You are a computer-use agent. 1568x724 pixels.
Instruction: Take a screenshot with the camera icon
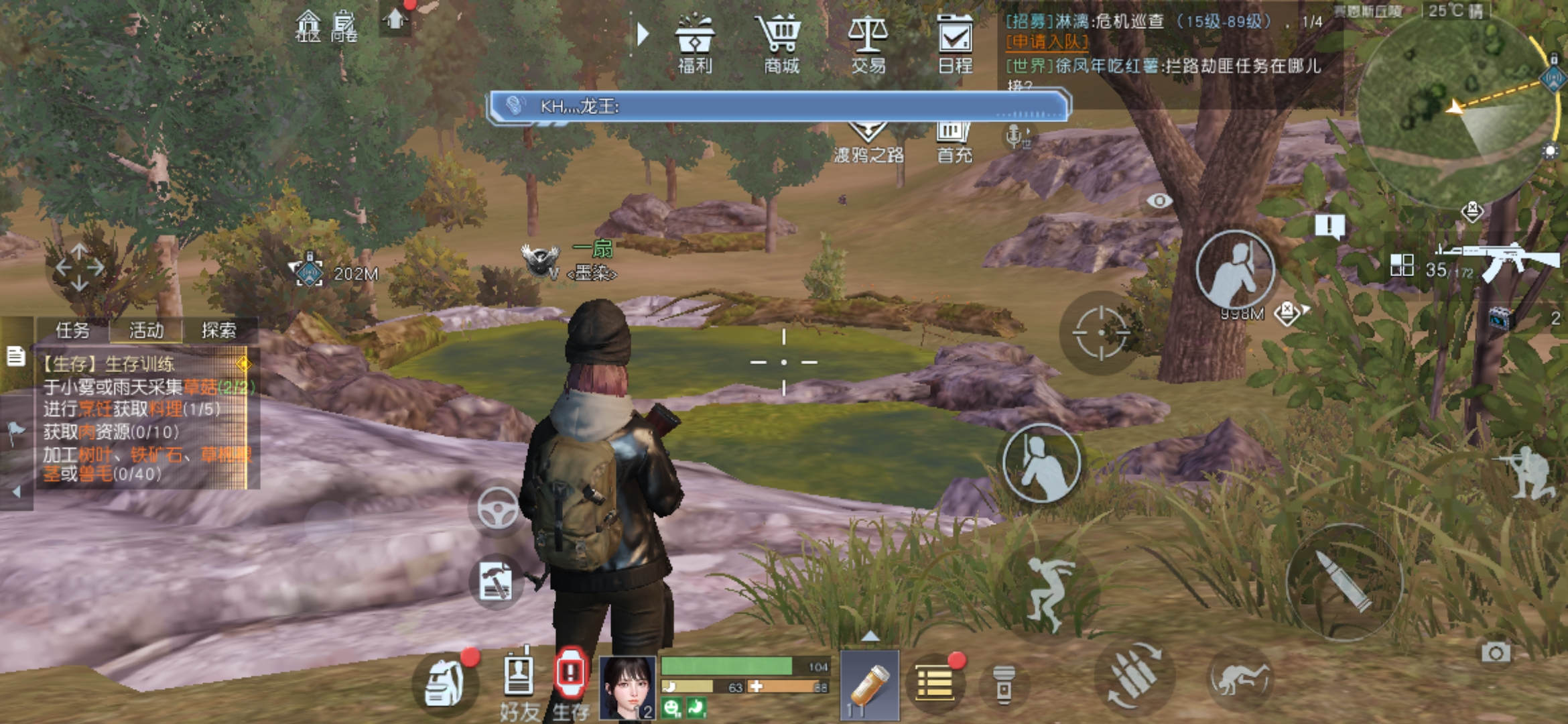coord(1496,652)
